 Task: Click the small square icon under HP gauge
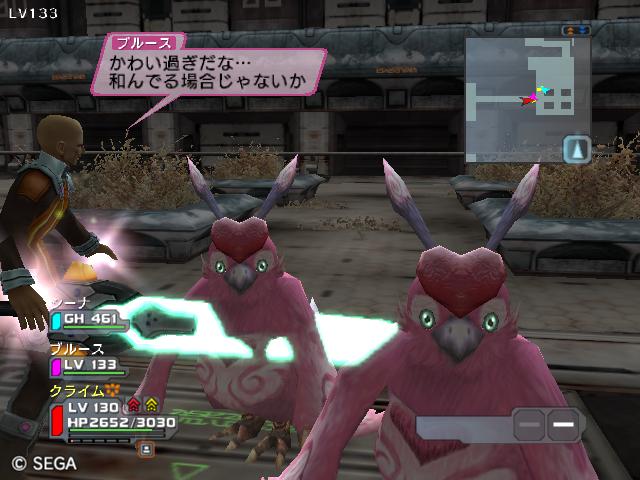pos(146,450)
